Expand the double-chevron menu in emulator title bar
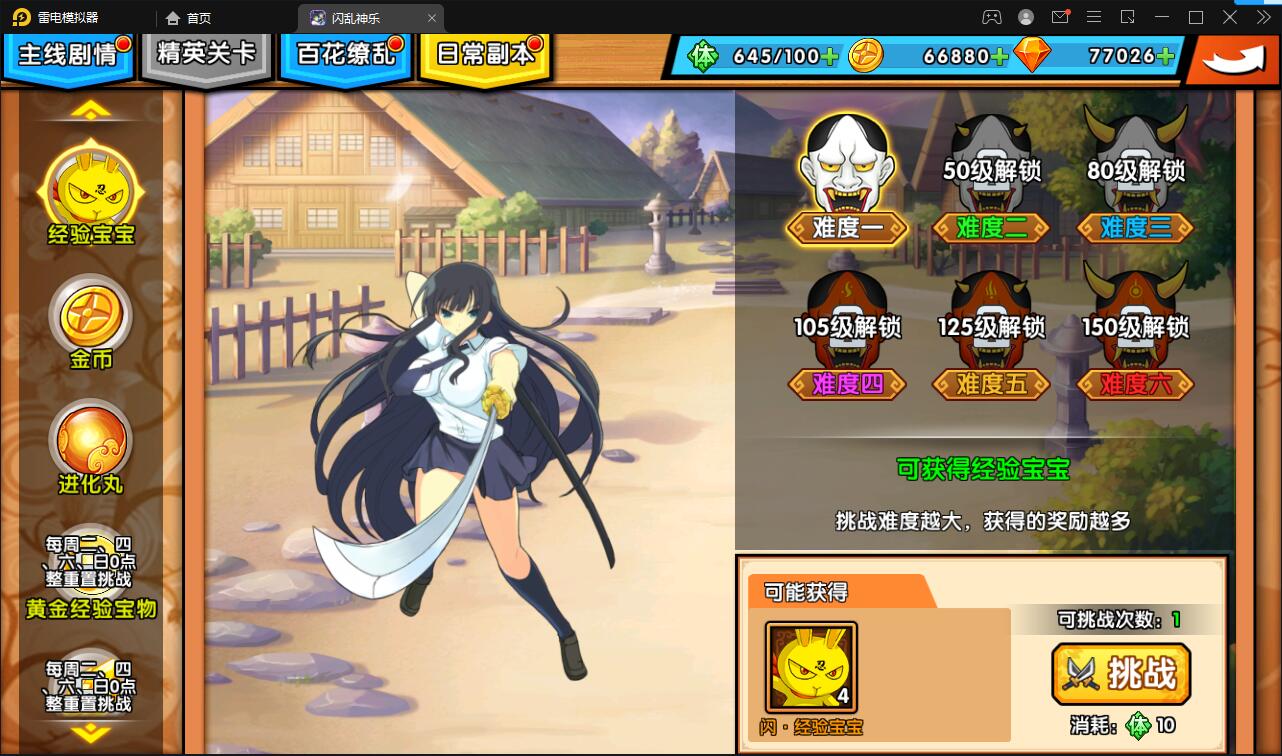Screen dimensions: 1282x756 (x=1264, y=17)
